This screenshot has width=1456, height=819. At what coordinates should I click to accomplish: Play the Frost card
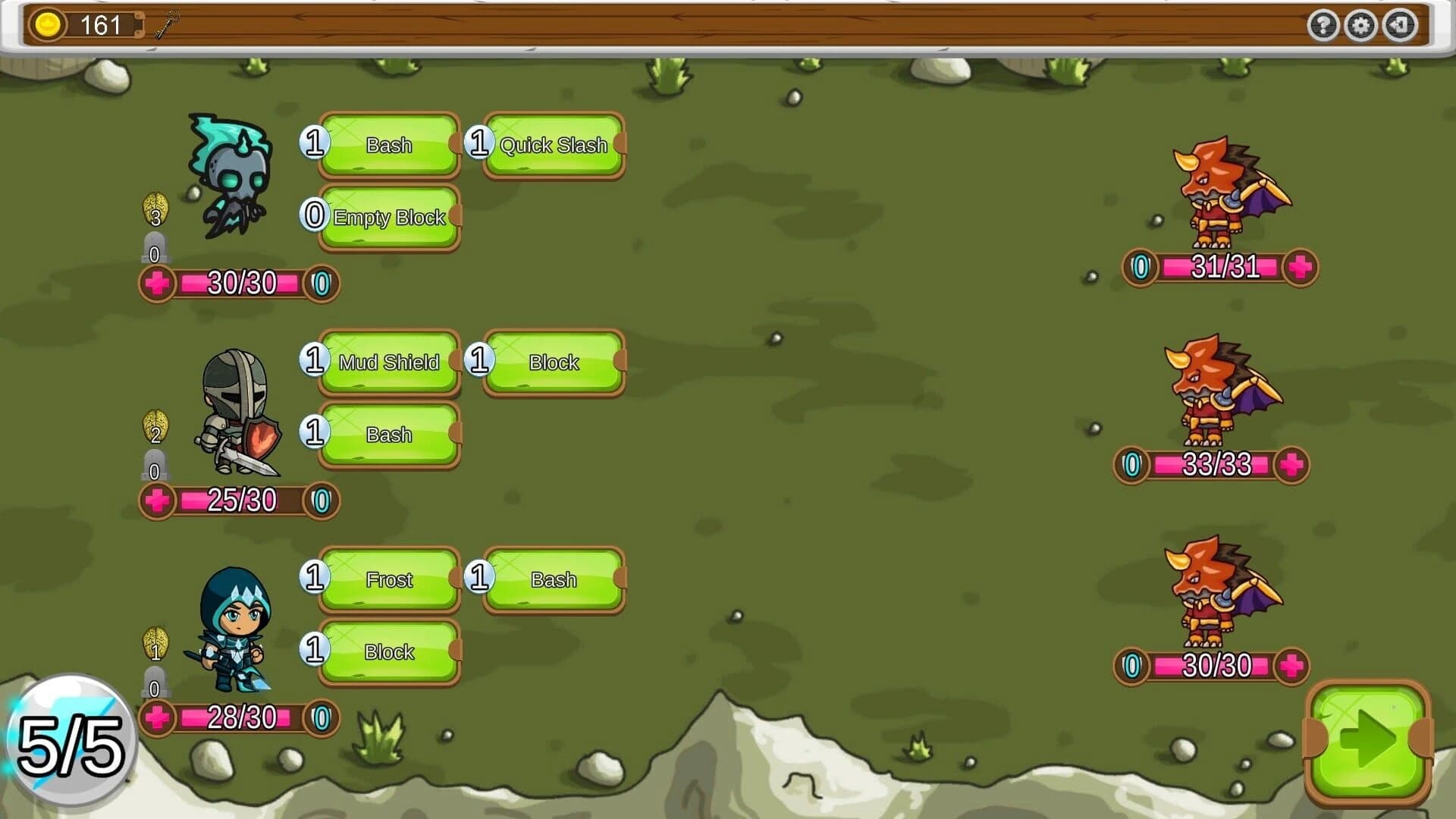(389, 579)
